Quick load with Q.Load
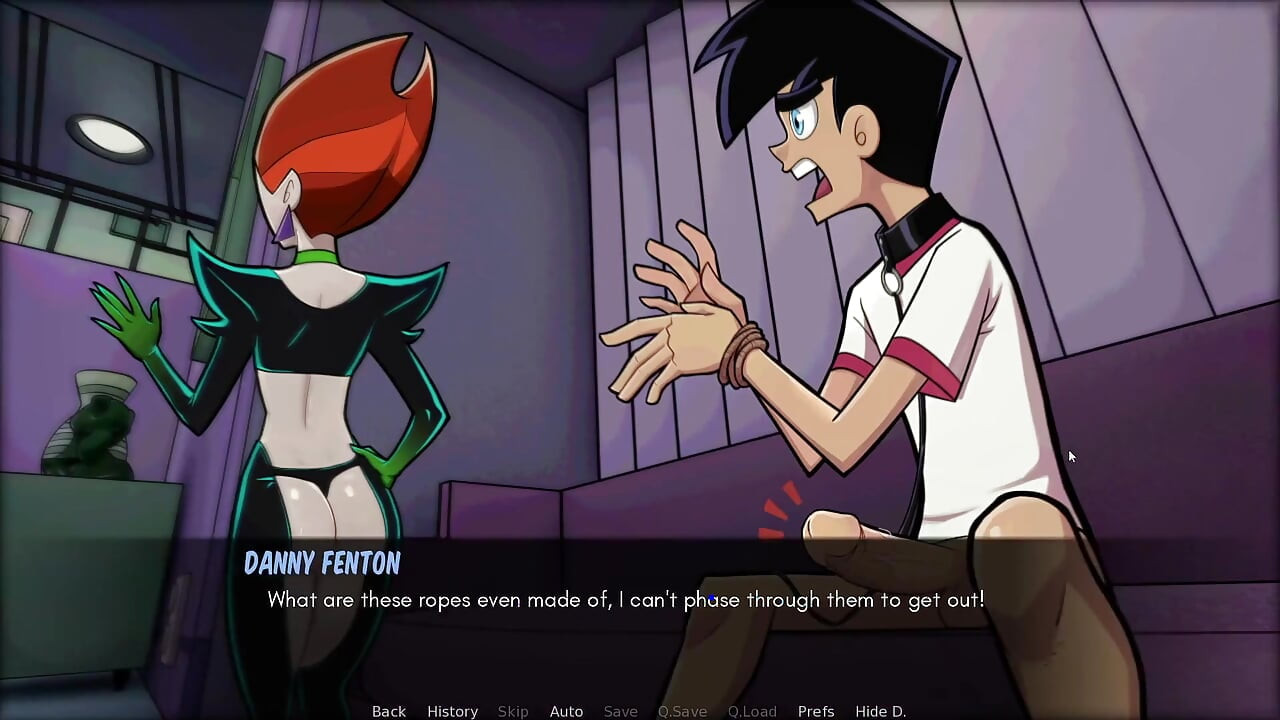This screenshot has width=1280, height=720. (x=752, y=711)
